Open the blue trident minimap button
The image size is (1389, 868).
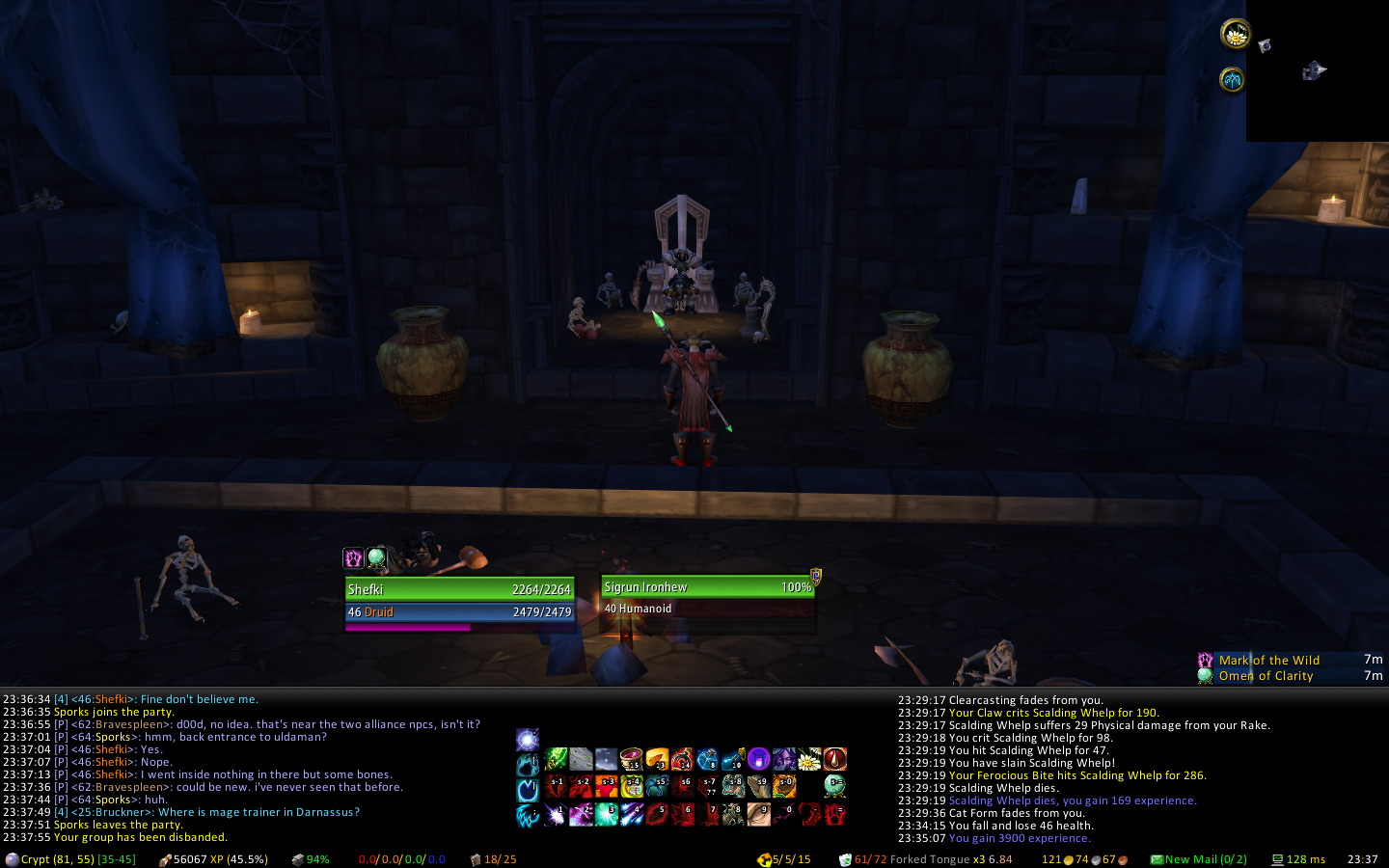pyautogui.click(x=1232, y=80)
